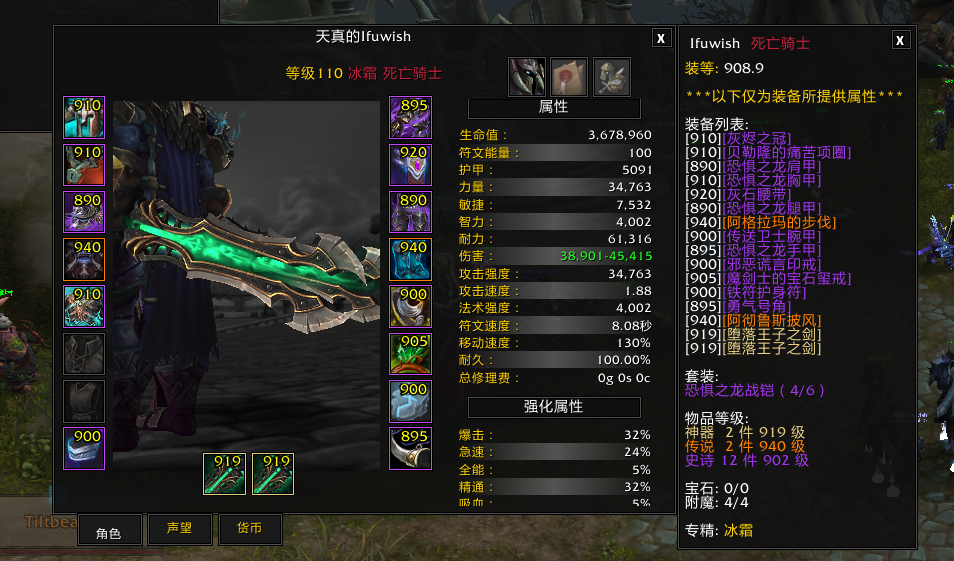Select the 角色 tab

109,530
